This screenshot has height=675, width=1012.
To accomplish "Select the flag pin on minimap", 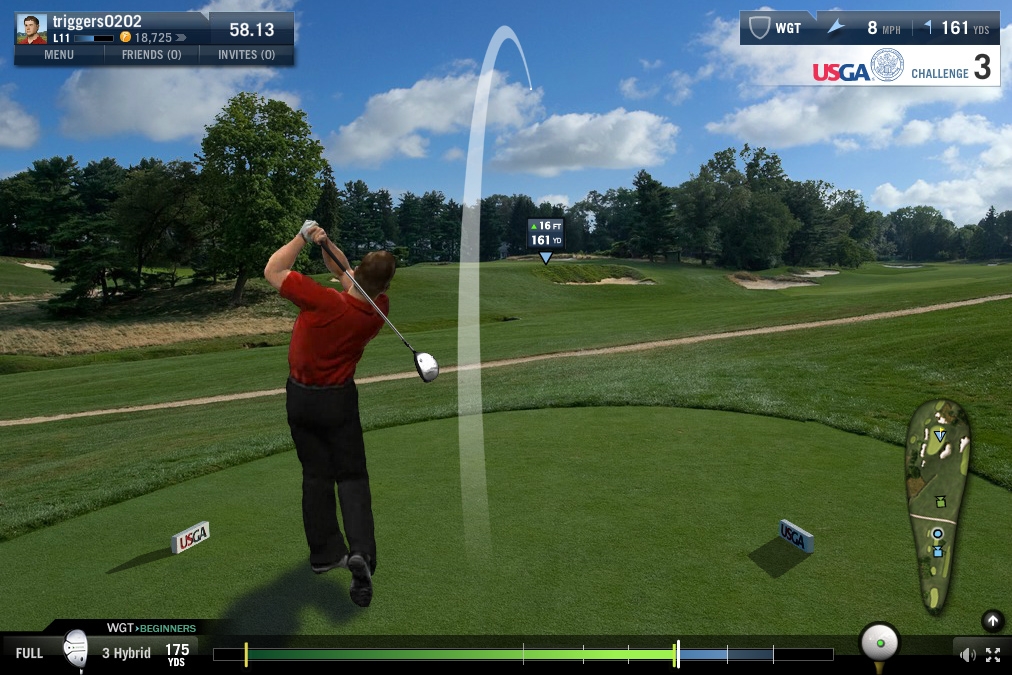I will (x=940, y=436).
